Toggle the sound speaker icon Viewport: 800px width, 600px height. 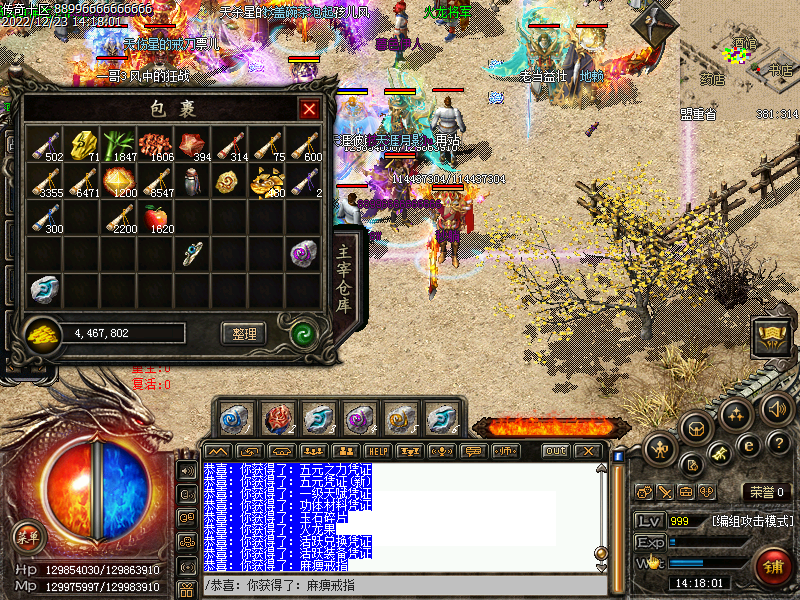click(x=777, y=408)
